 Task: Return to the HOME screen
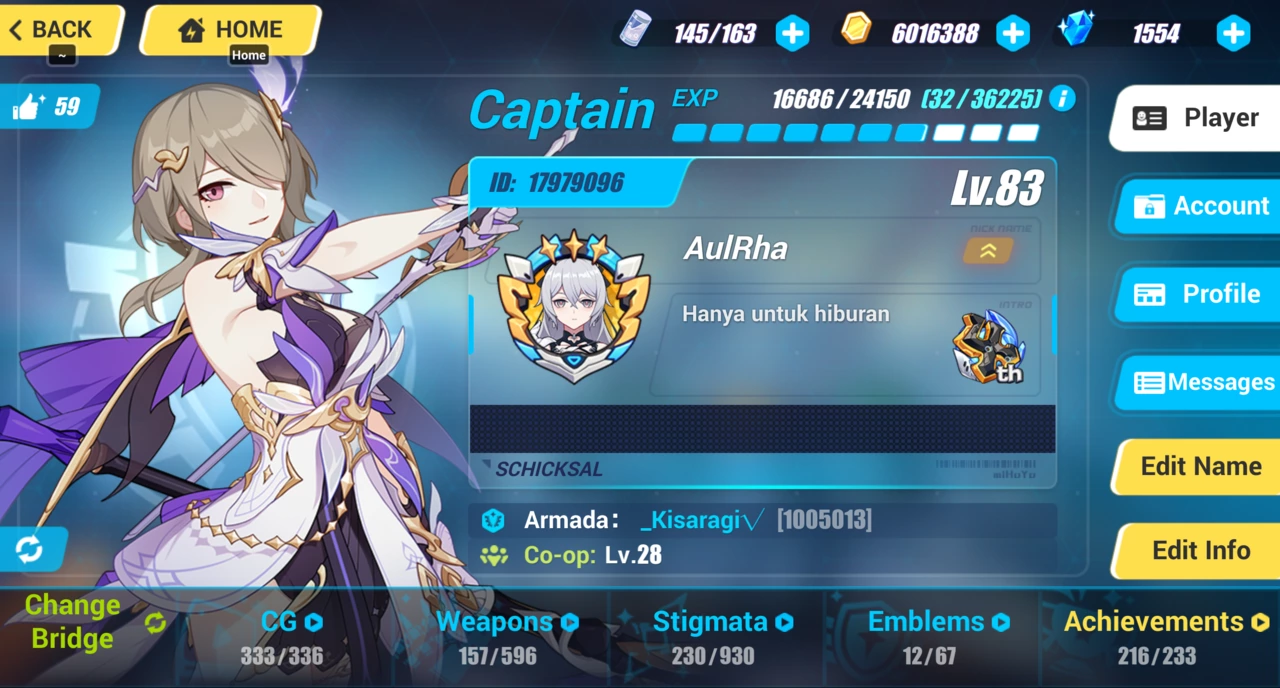[x=230, y=30]
